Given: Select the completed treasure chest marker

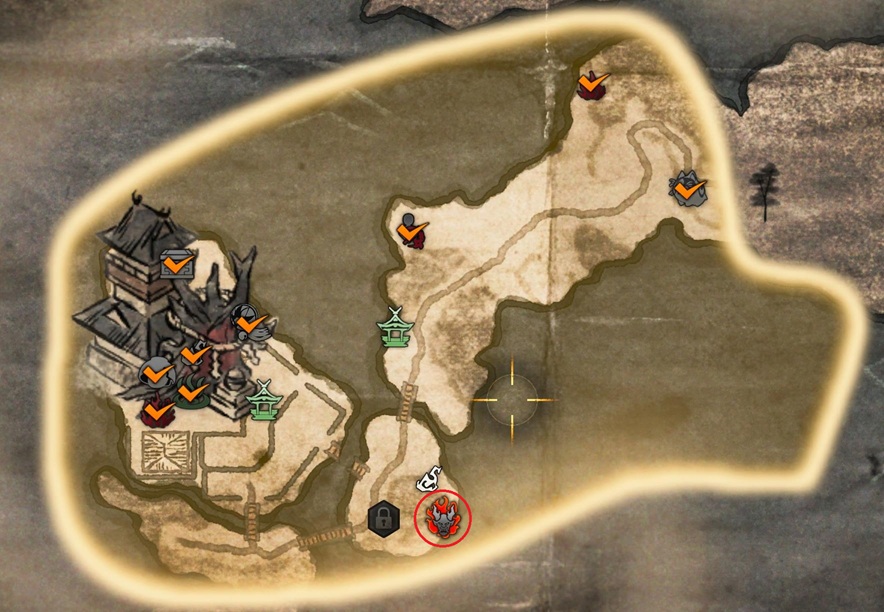Looking at the screenshot, I should [x=177, y=265].
